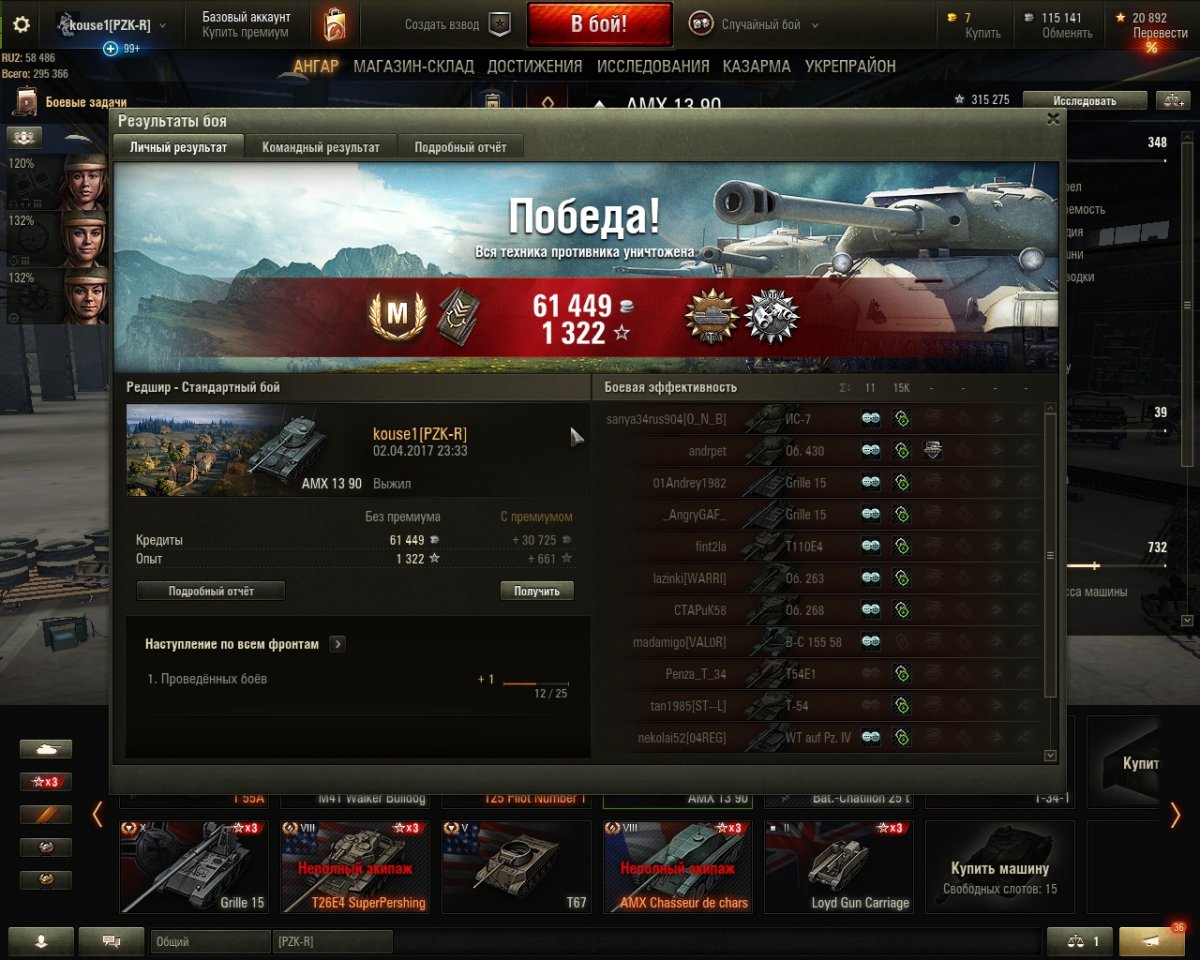Click Создать взвод platoon button
The height and width of the screenshot is (960, 1200).
pos(458,25)
